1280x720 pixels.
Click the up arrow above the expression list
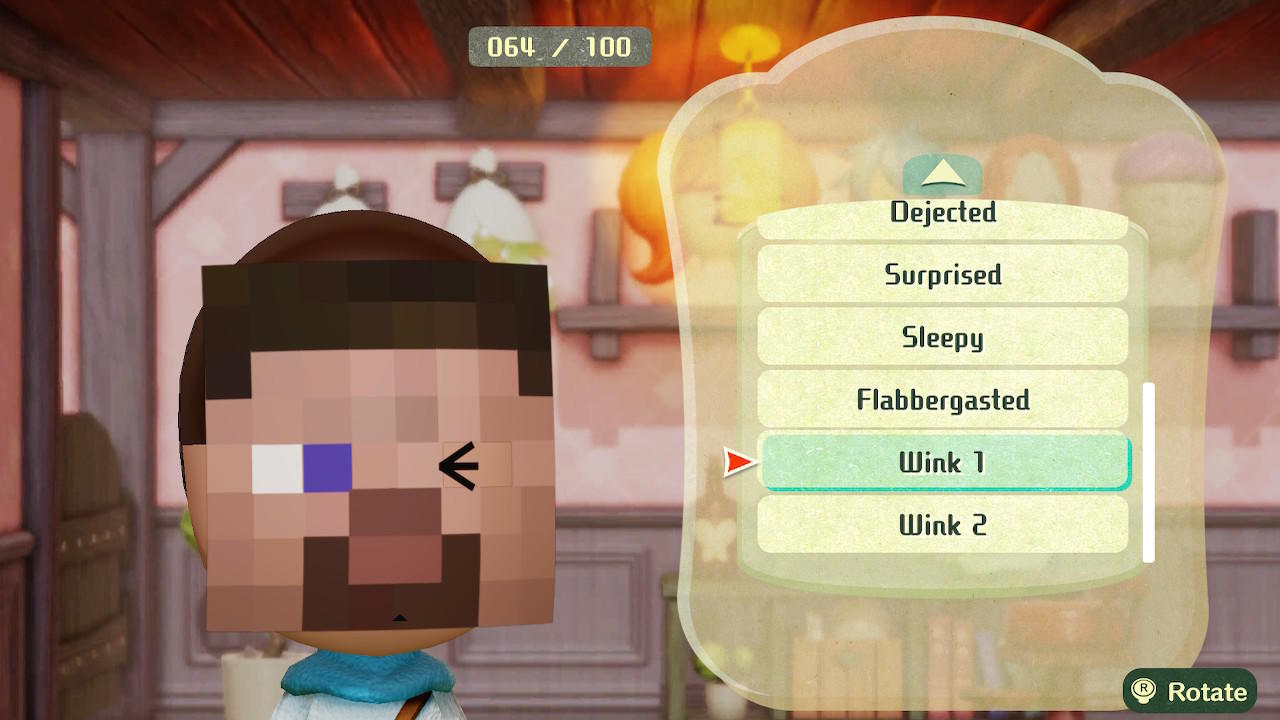[x=941, y=174]
